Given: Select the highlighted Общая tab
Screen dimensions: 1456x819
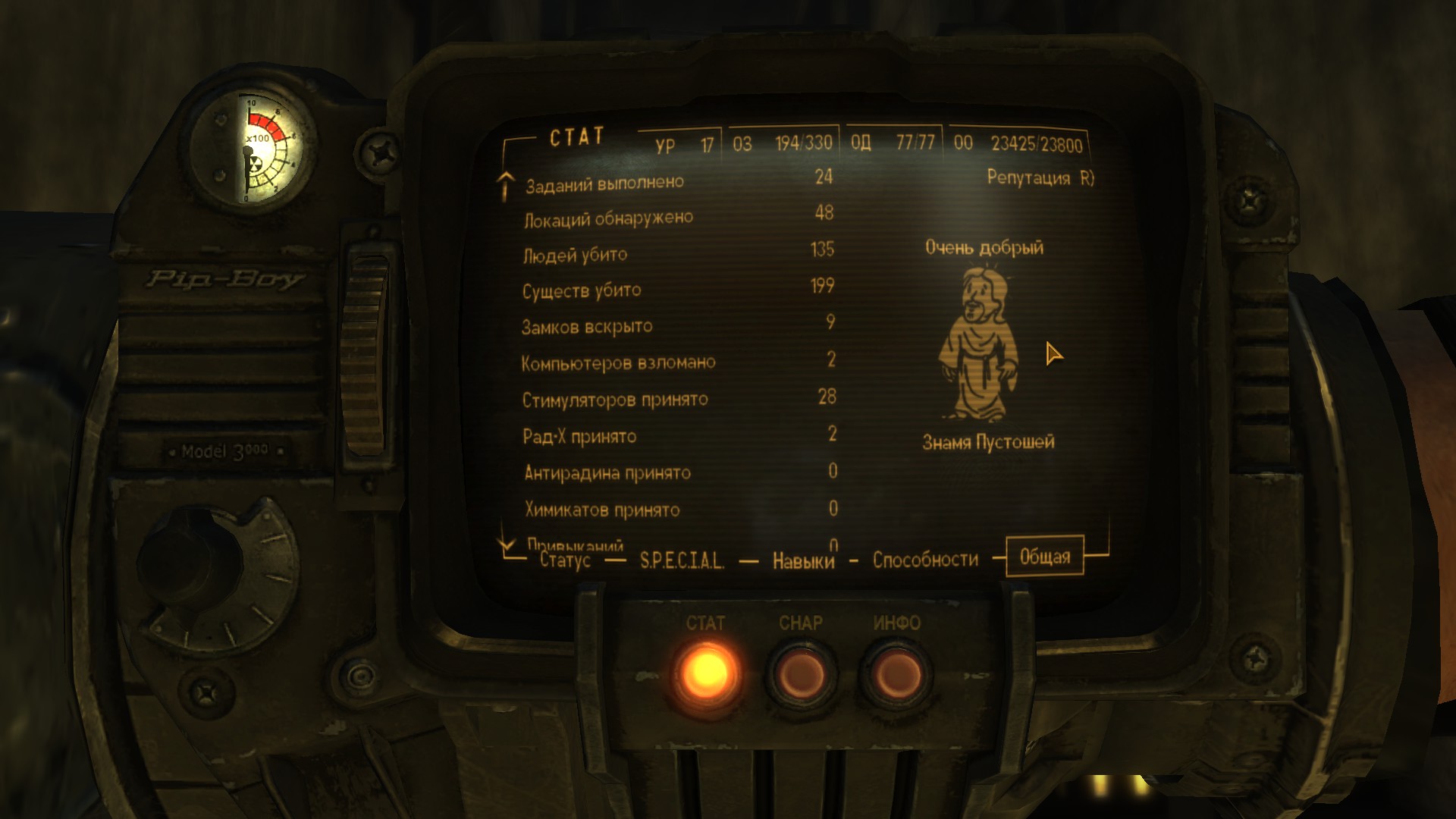Looking at the screenshot, I should click(1045, 556).
